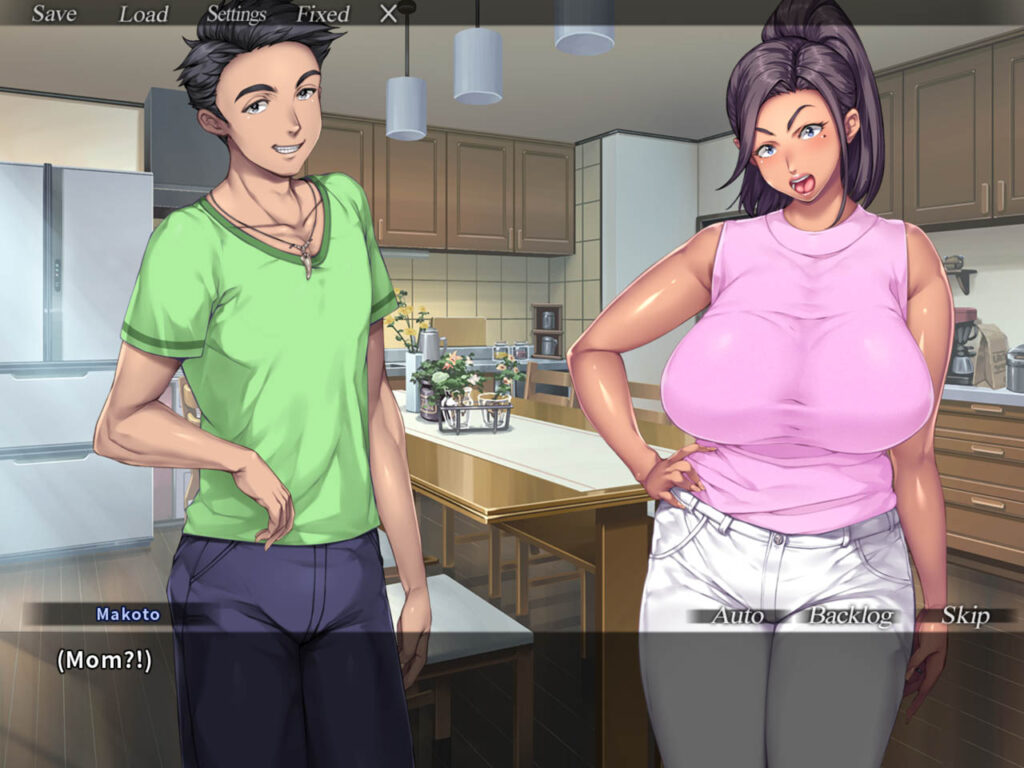This screenshot has width=1024, height=768.
Task: Enable Auto text advance
Action: point(737,616)
